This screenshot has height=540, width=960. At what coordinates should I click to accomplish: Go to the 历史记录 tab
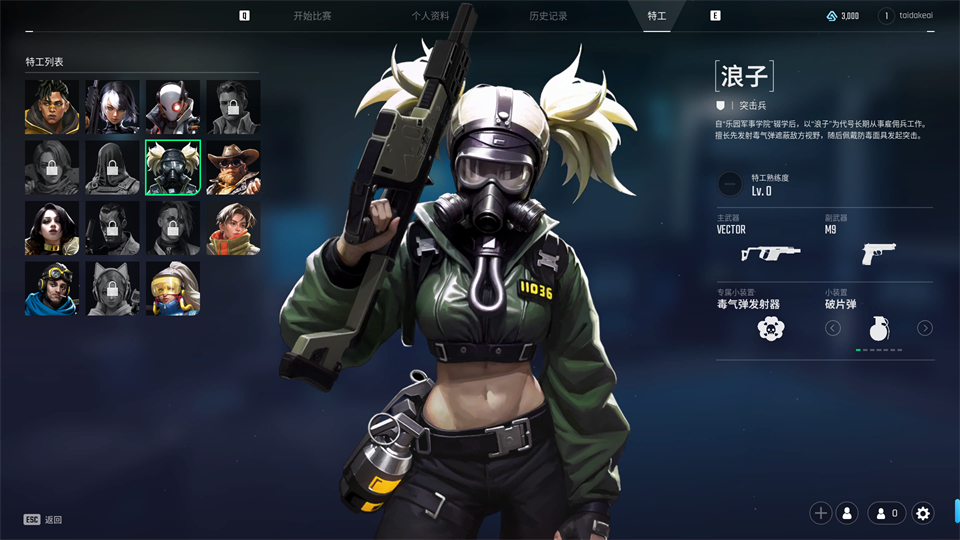pyautogui.click(x=548, y=16)
